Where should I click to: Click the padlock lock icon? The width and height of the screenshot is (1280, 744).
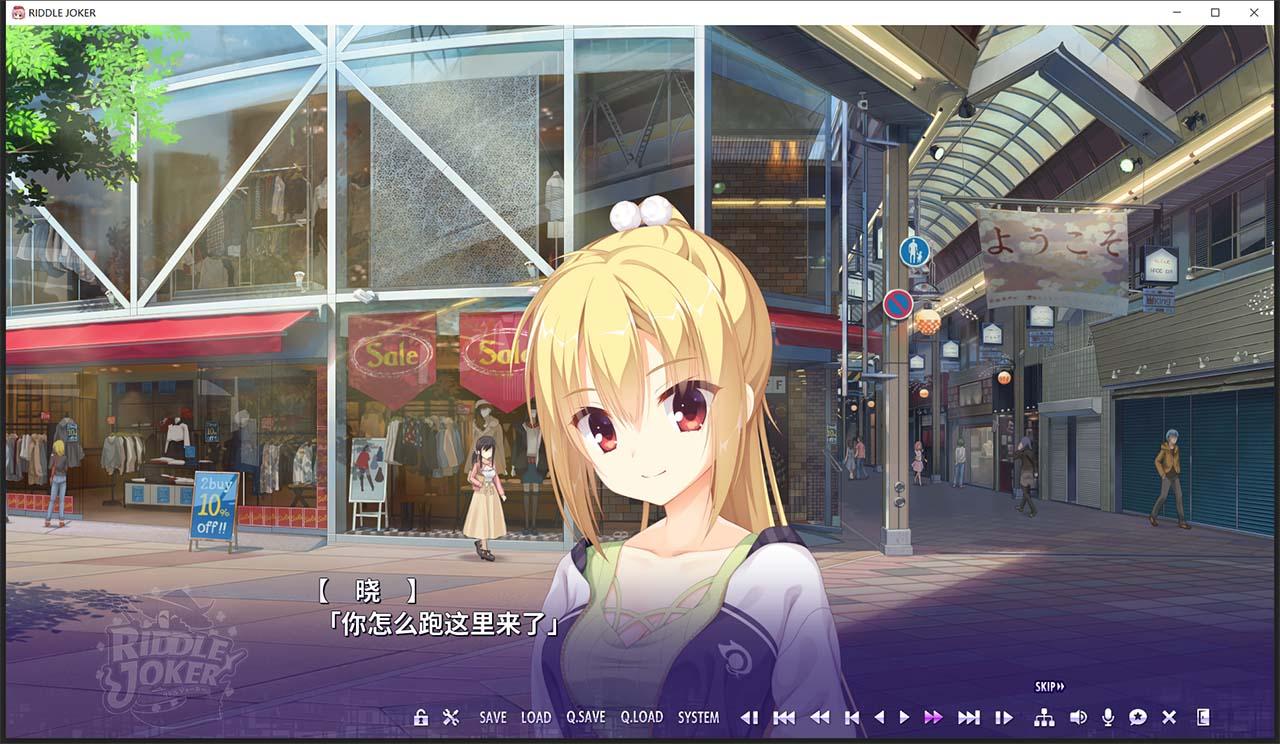click(421, 717)
